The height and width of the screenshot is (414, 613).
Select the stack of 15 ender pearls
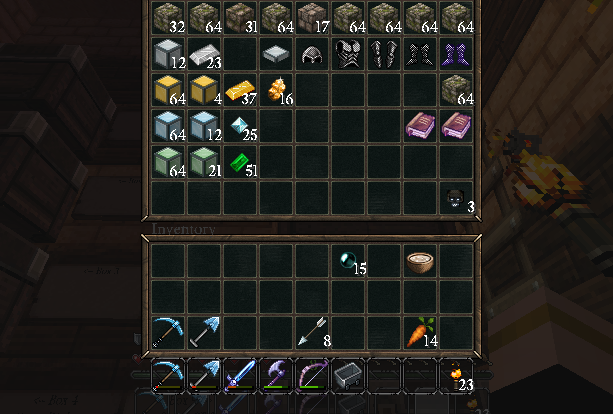[x=348, y=261]
